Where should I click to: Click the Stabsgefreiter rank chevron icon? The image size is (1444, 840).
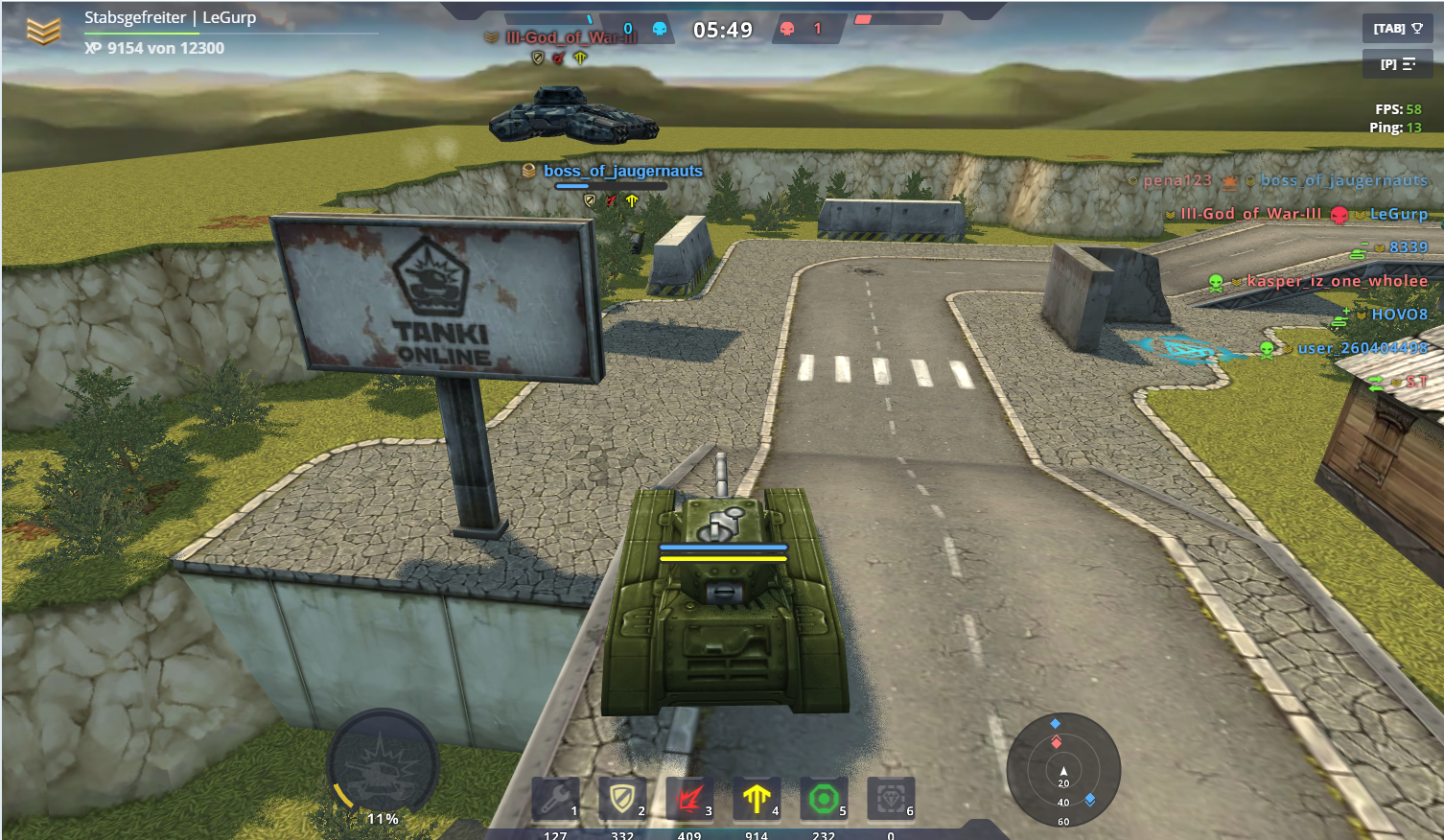tap(43, 32)
